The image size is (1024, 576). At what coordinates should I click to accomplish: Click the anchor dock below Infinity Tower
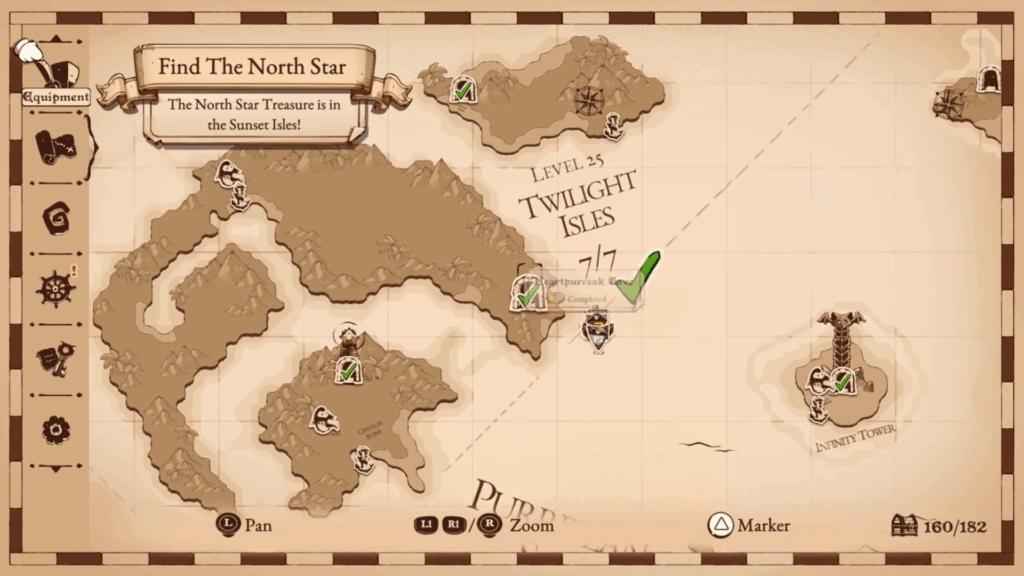coord(818,408)
